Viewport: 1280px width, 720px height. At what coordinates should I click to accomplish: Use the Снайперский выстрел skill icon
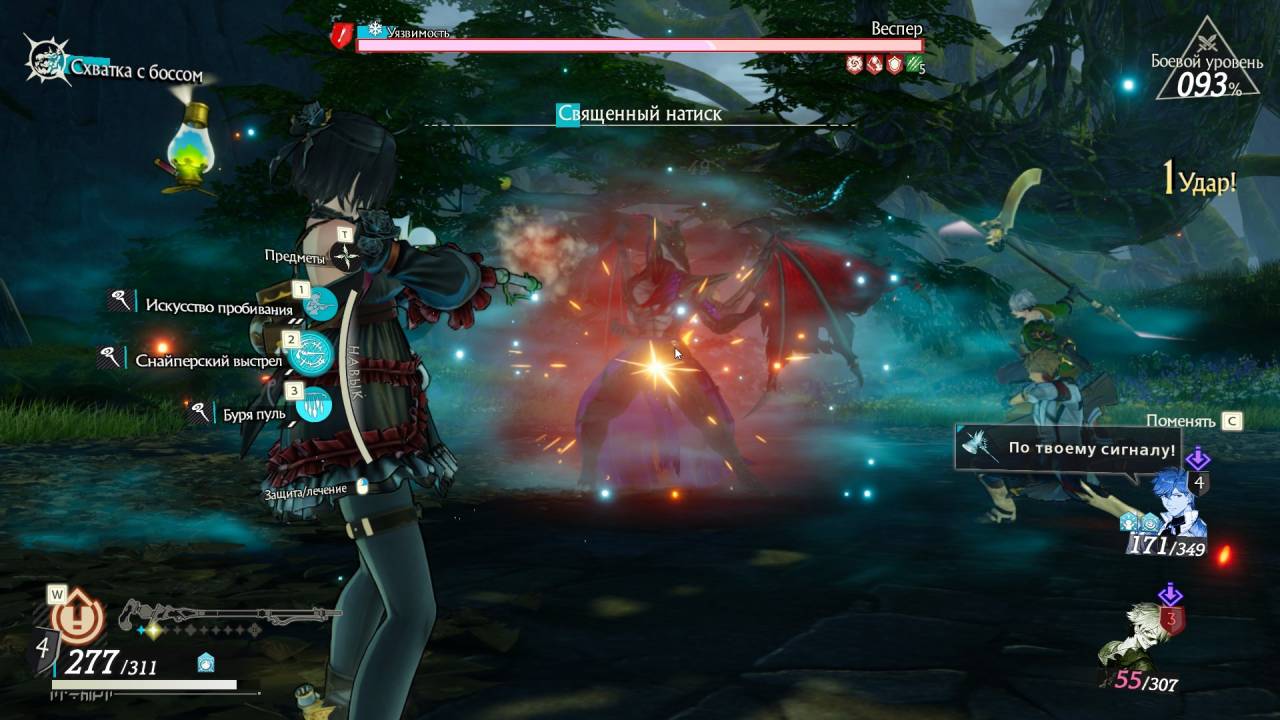[x=310, y=353]
